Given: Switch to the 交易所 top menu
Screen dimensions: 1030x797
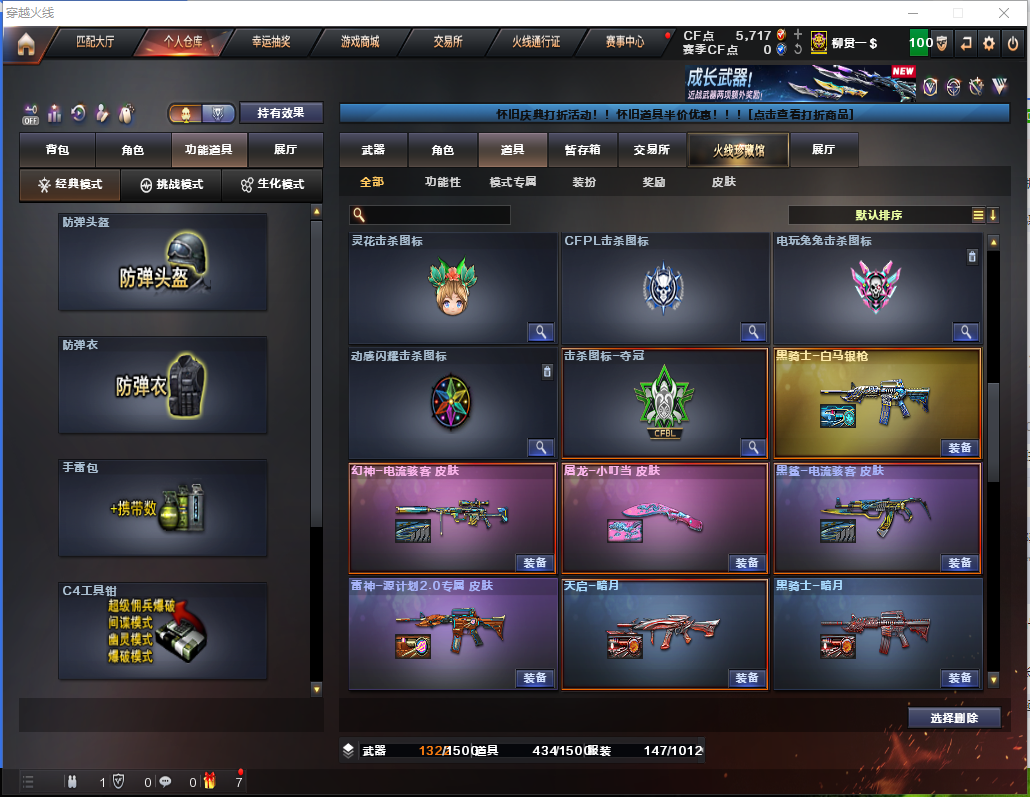Looking at the screenshot, I should pyautogui.click(x=447, y=42).
